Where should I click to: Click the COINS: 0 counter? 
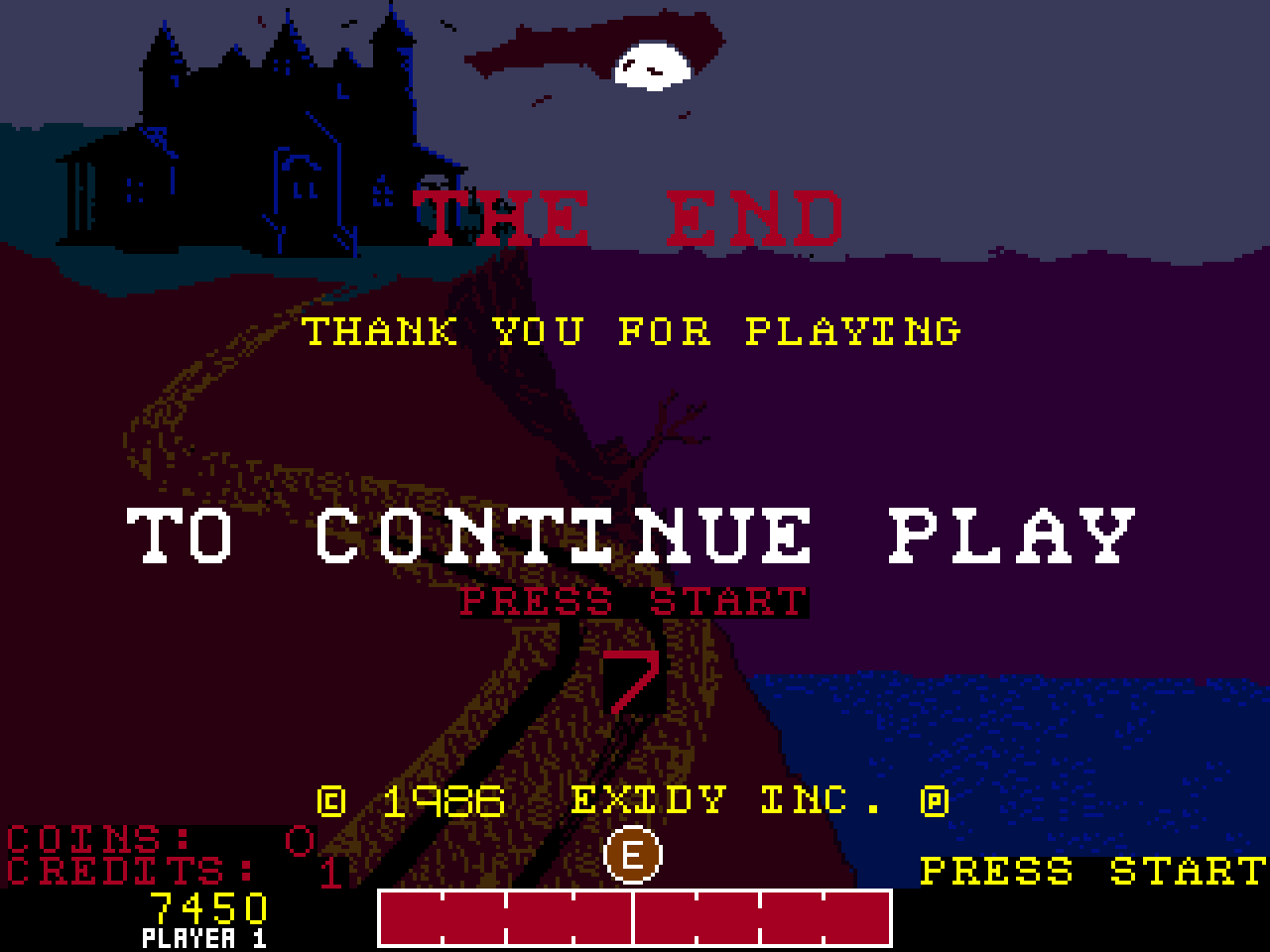(x=149, y=838)
